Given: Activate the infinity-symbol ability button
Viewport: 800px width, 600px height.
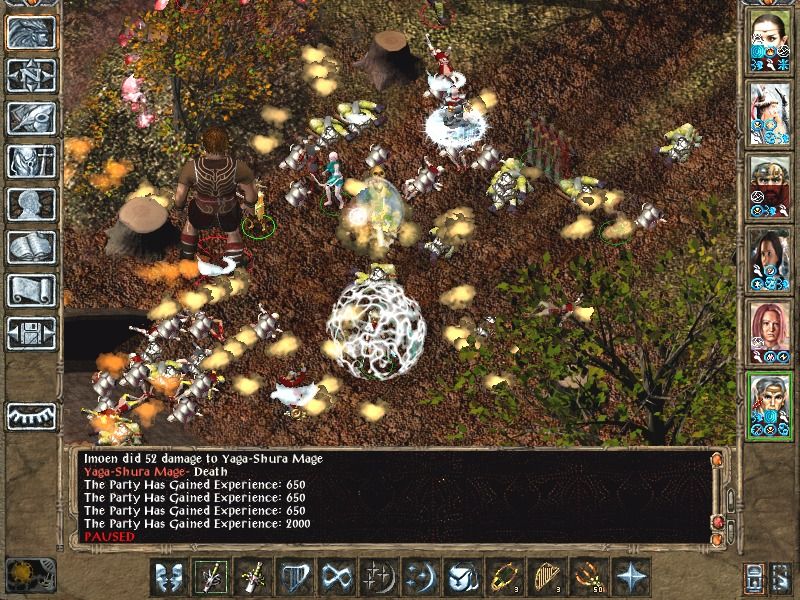Looking at the screenshot, I should (x=335, y=577).
